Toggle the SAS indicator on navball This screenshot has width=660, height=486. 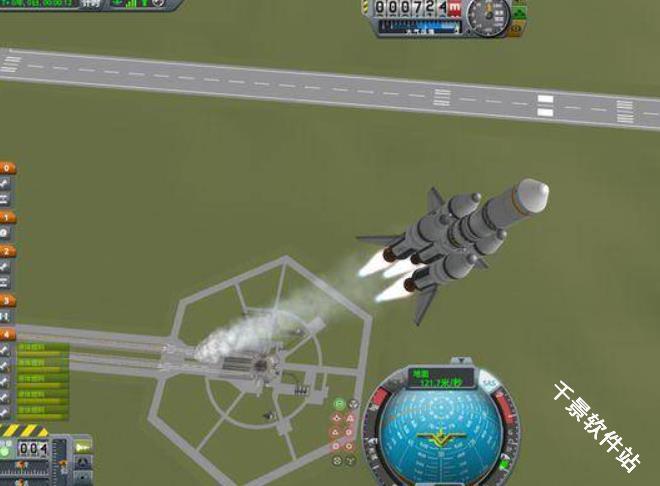point(489,383)
